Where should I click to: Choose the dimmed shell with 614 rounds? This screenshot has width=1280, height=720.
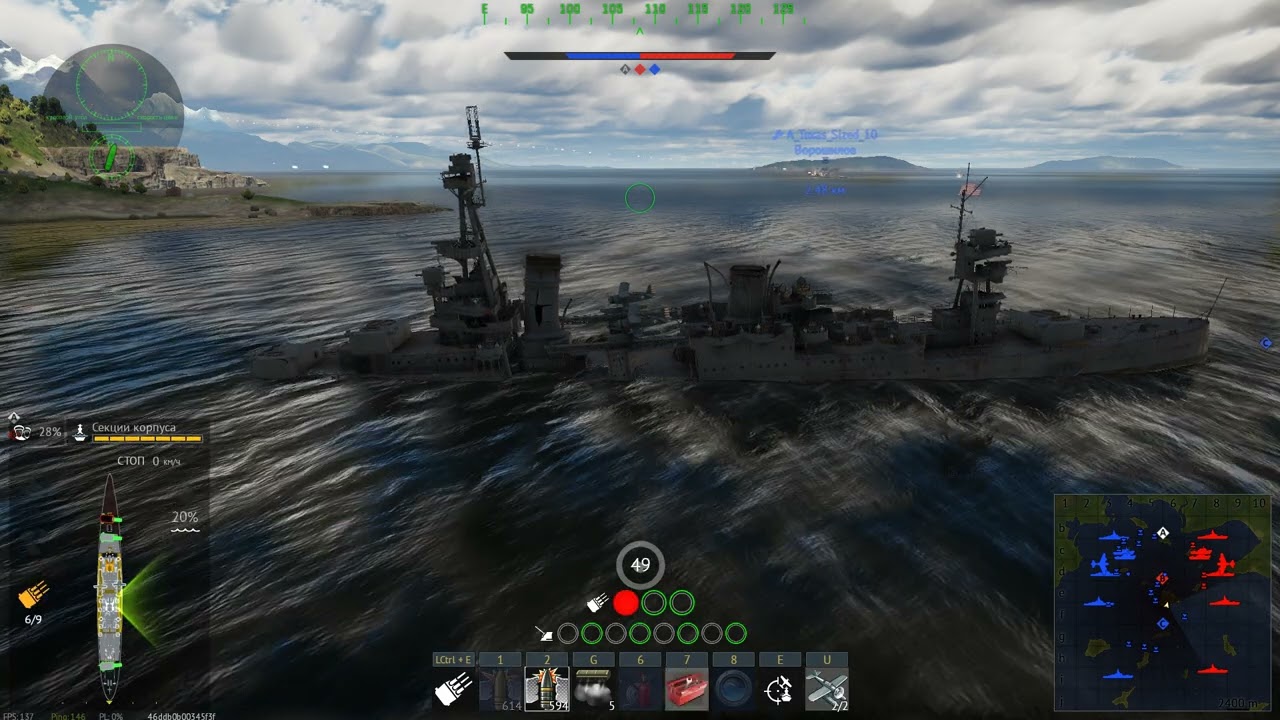(500, 688)
